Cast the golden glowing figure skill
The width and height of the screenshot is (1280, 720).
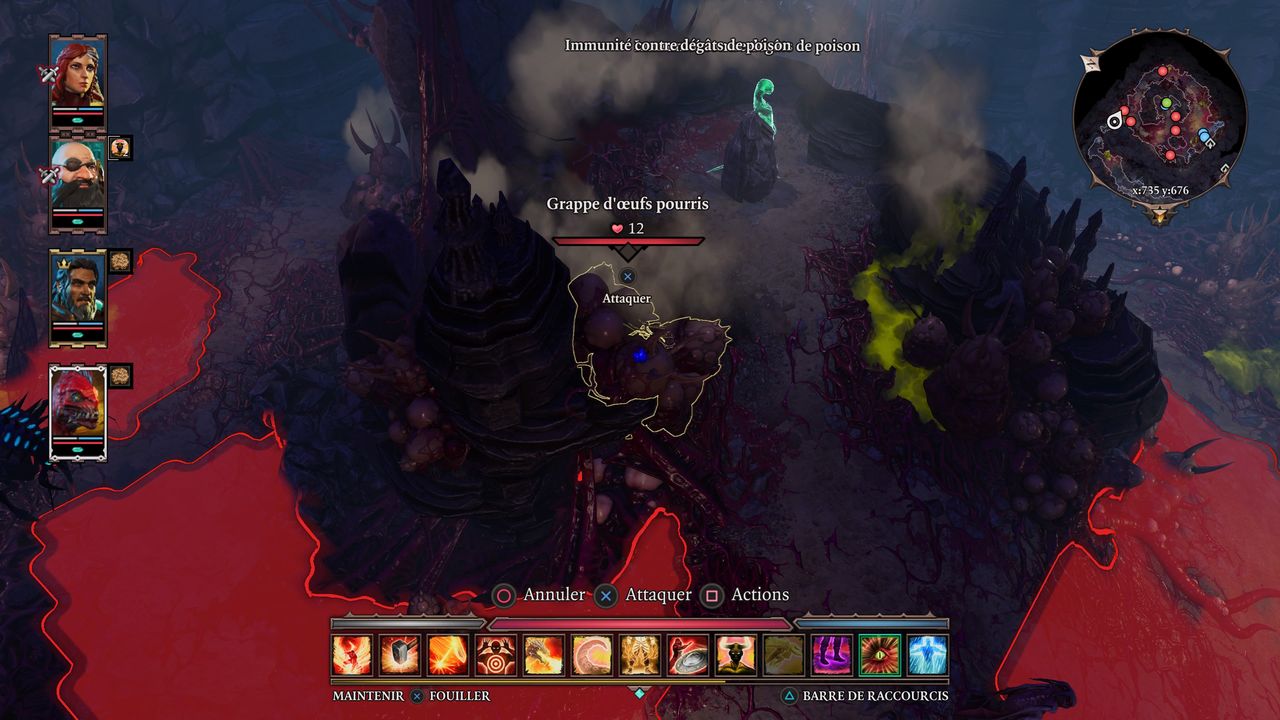(x=640, y=655)
